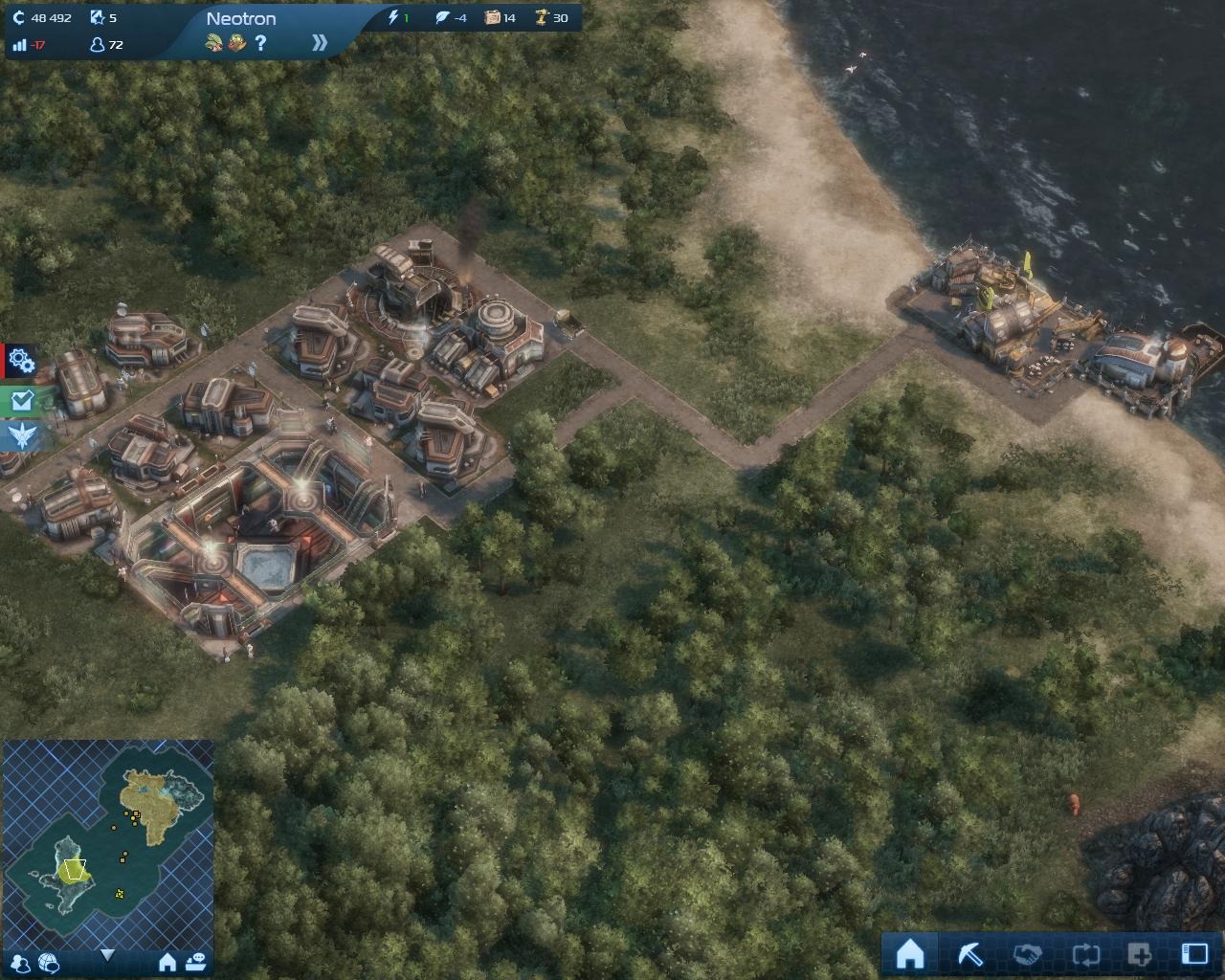
Task: Click the plus-box toolbar button
Action: (1140, 954)
